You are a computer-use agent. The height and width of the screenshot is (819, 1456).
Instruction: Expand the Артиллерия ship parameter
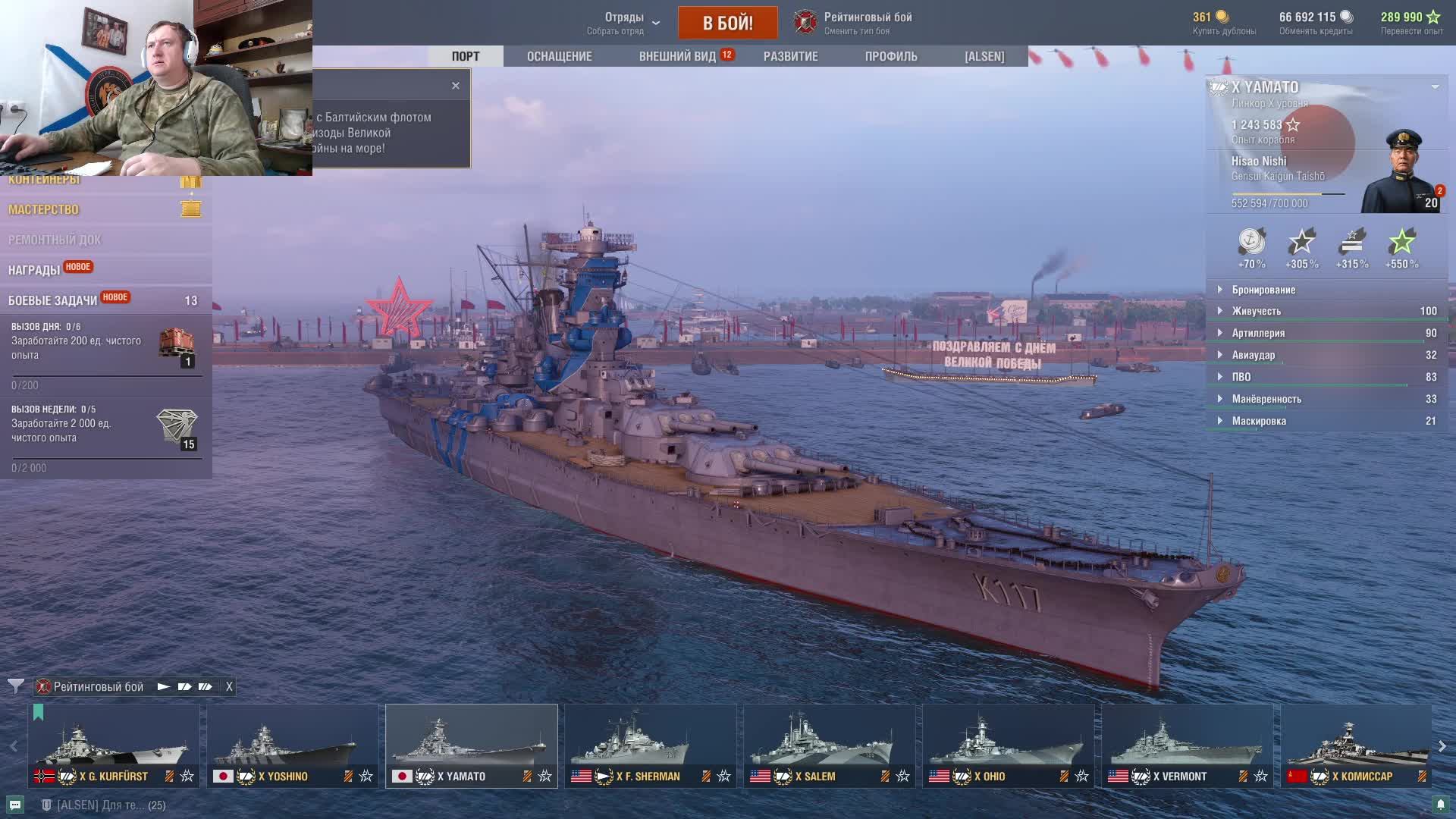click(1258, 333)
